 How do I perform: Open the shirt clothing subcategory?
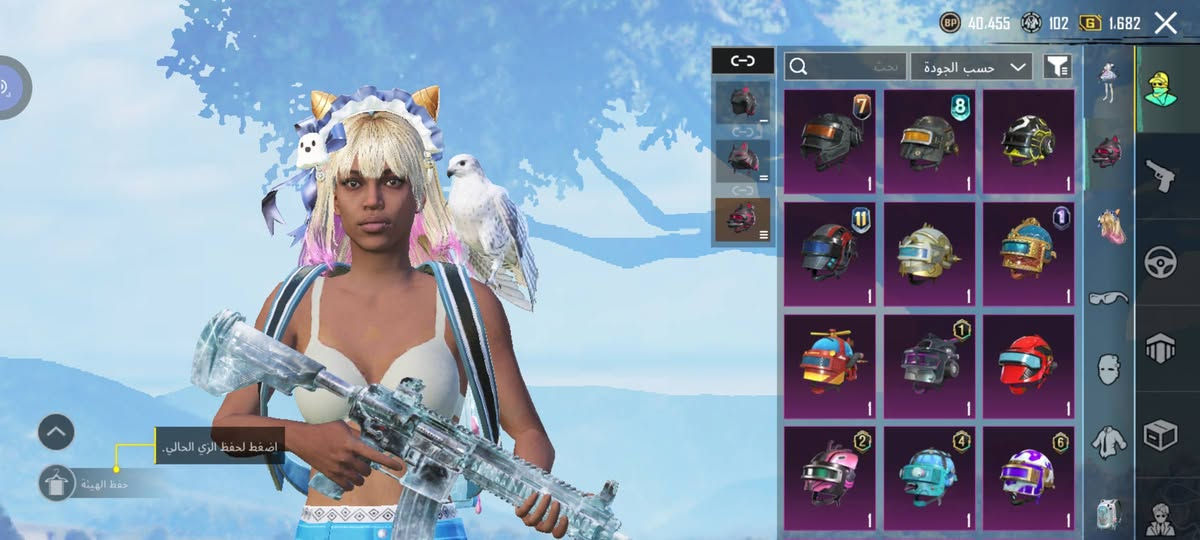coord(1108,442)
